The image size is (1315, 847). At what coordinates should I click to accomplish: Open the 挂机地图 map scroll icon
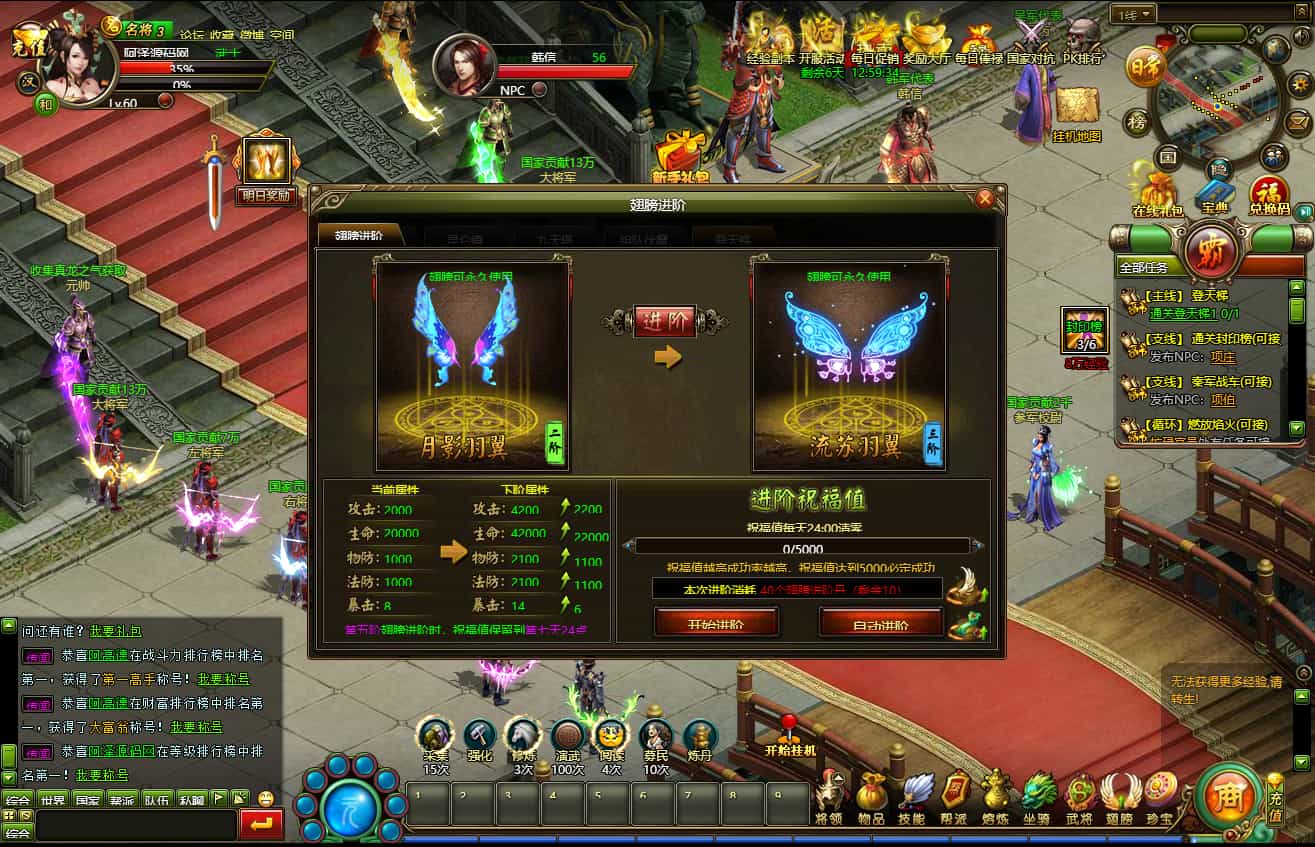[1077, 110]
